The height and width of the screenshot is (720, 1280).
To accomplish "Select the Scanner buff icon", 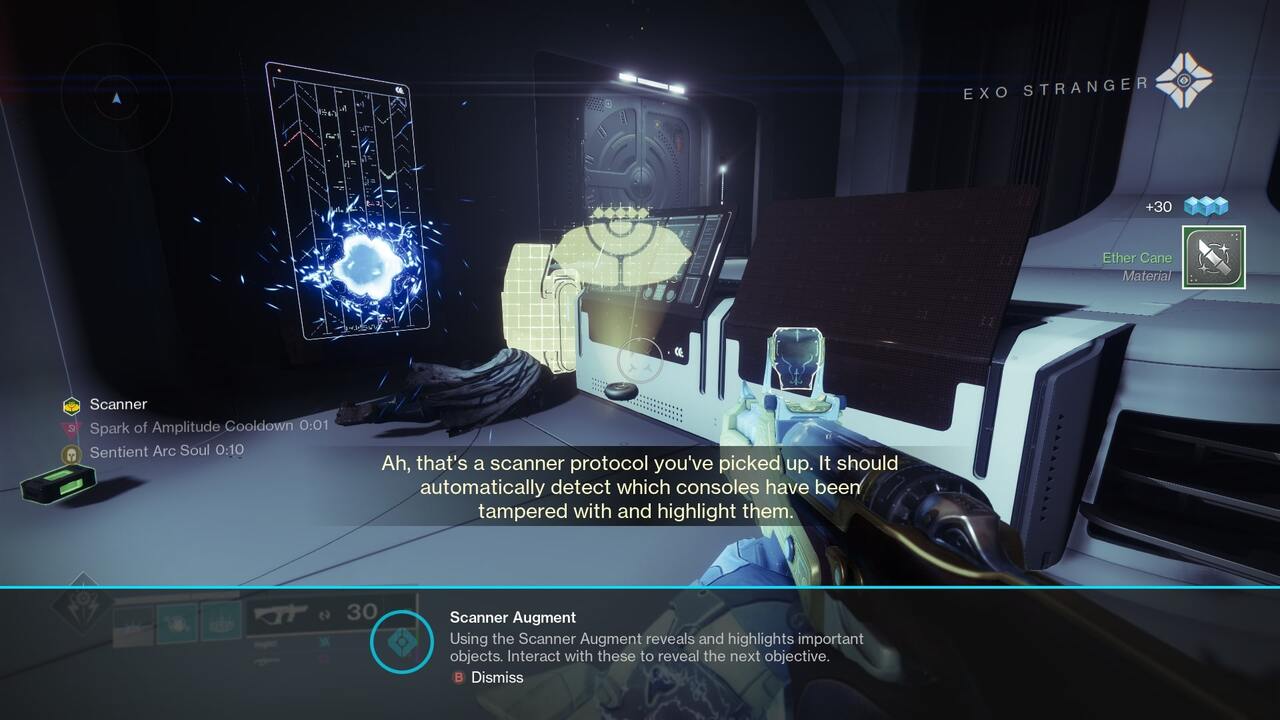I will point(70,405).
